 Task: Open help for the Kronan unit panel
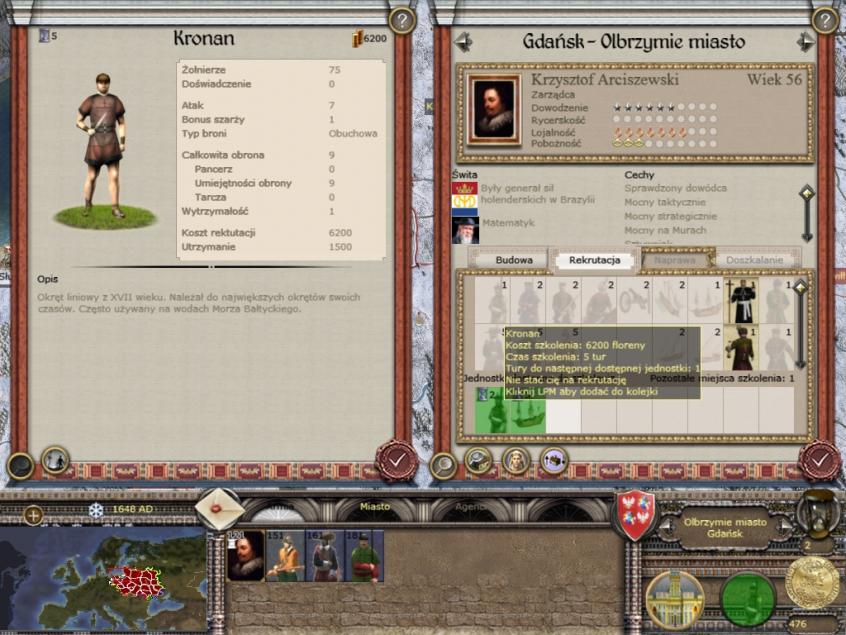[401, 20]
